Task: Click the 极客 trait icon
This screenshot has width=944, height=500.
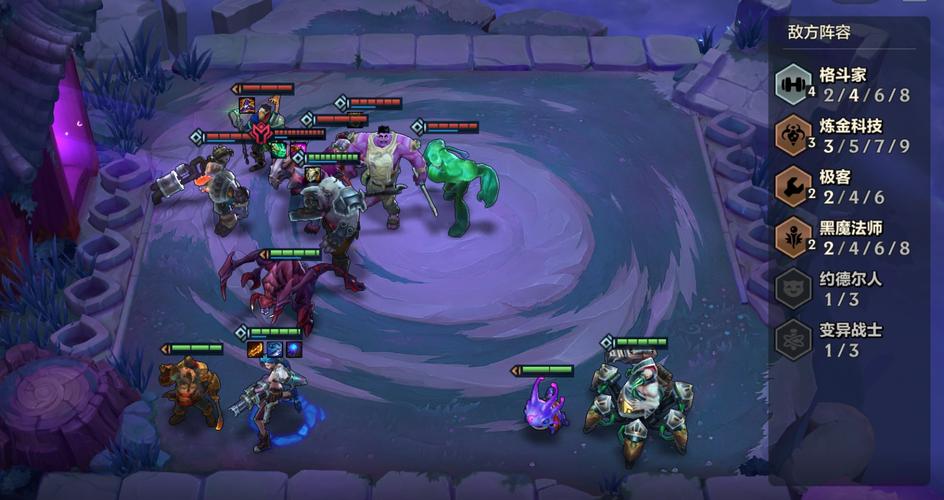Action: (x=795, y=187)
